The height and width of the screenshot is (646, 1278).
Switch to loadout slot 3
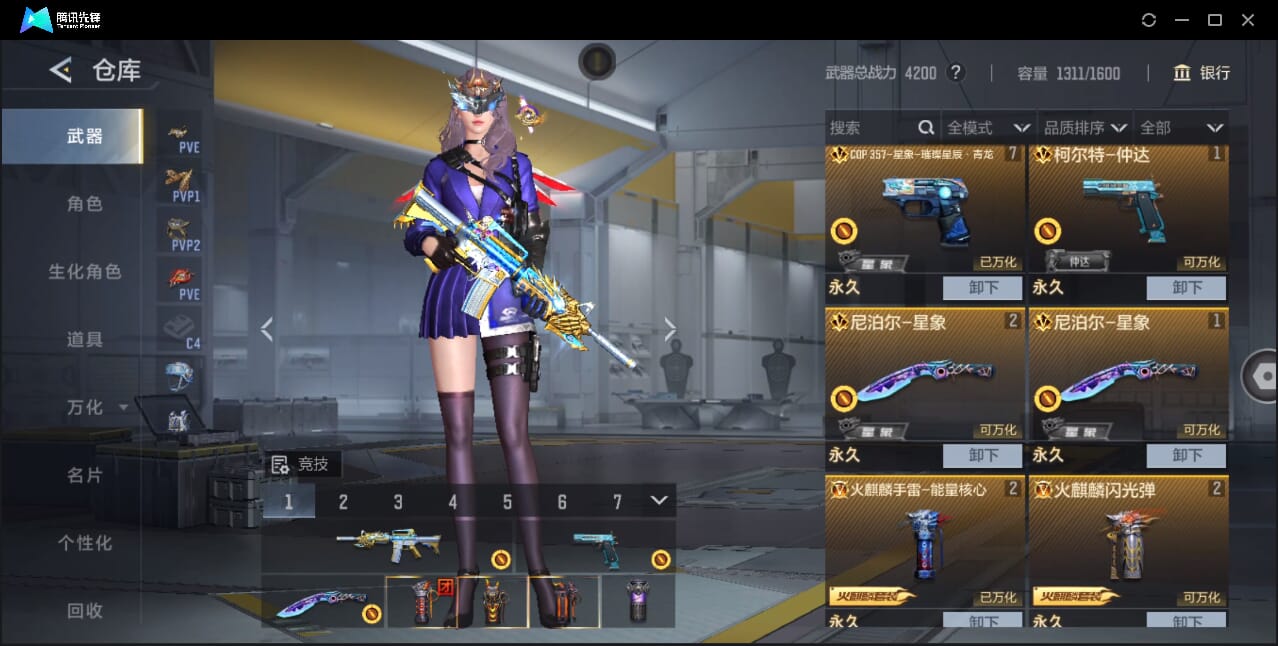click(398, 502)
